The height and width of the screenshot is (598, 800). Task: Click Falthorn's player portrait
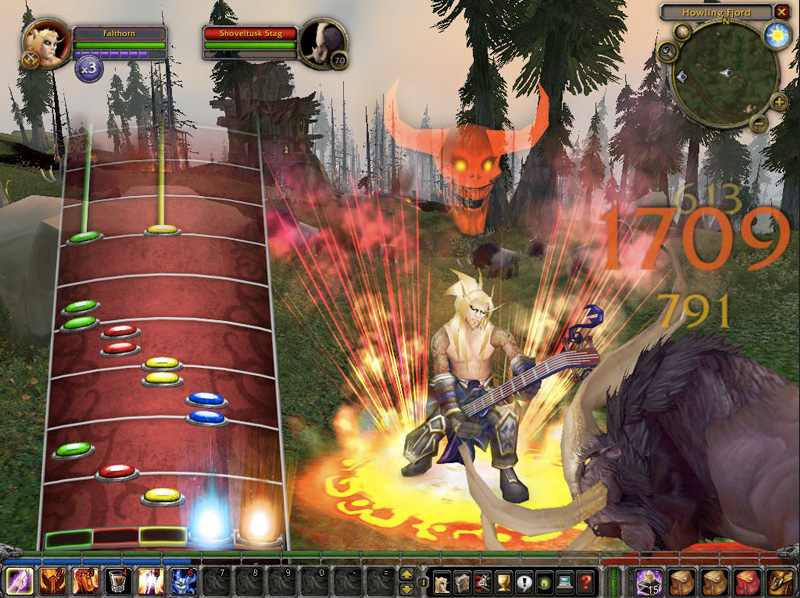(x=43, y=41)
